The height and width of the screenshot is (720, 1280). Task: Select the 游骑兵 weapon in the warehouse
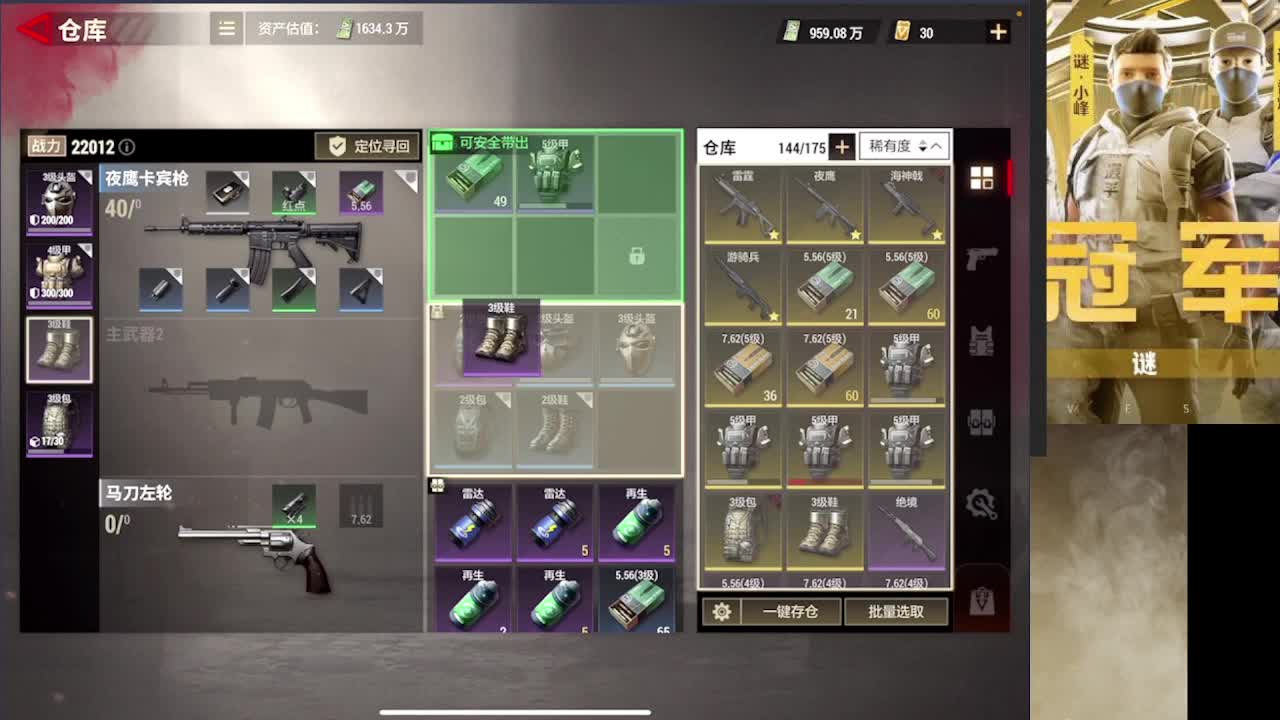742,287
